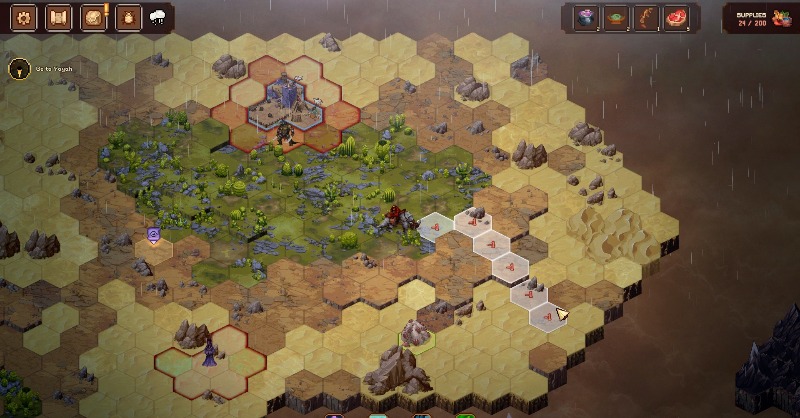Select the green herb bowl item
The width and height of the screenshot is (800, 418).
click(616, 17)
